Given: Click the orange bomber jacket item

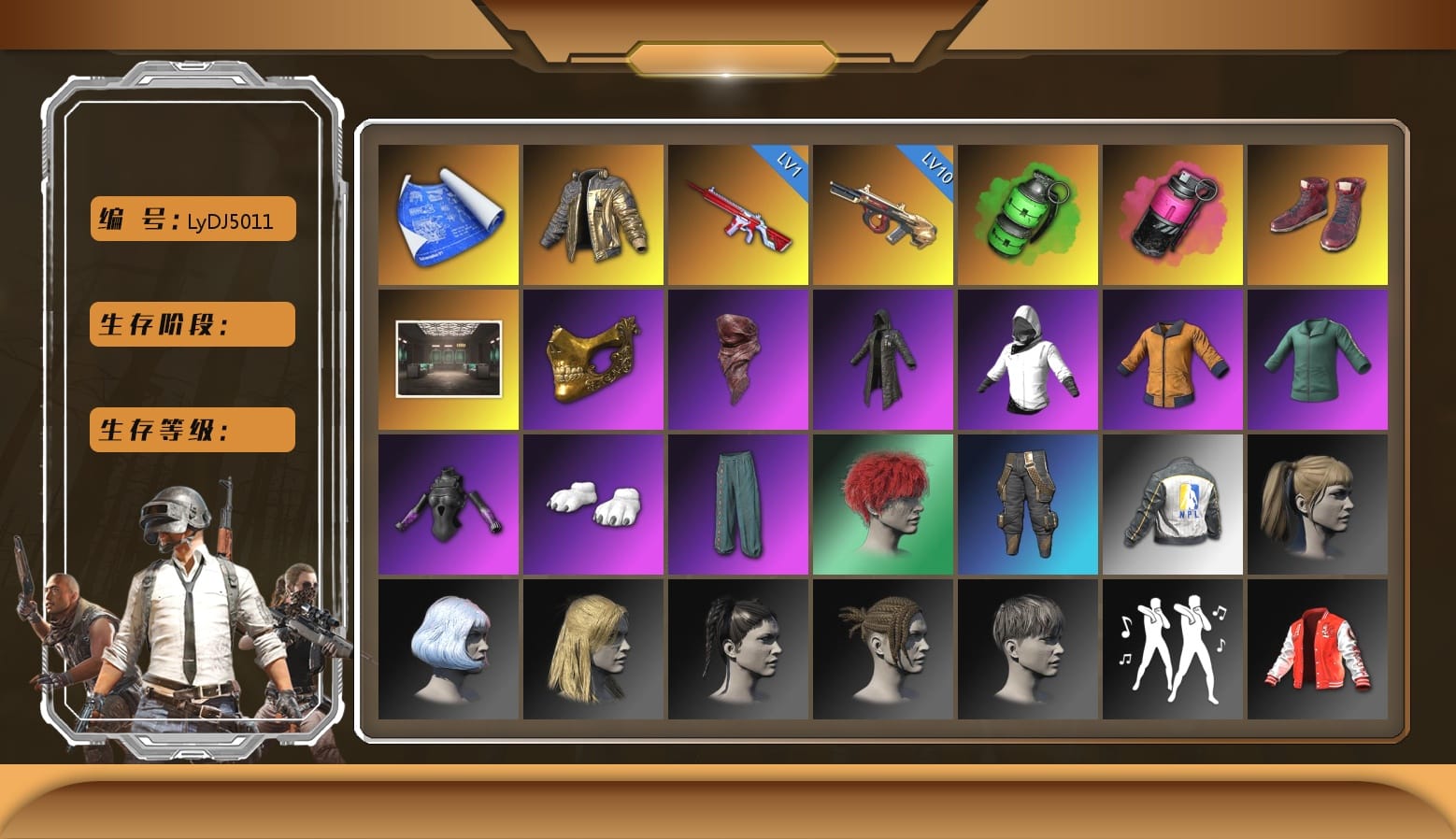Looking at the screenshot, I should coord(1173,360).
